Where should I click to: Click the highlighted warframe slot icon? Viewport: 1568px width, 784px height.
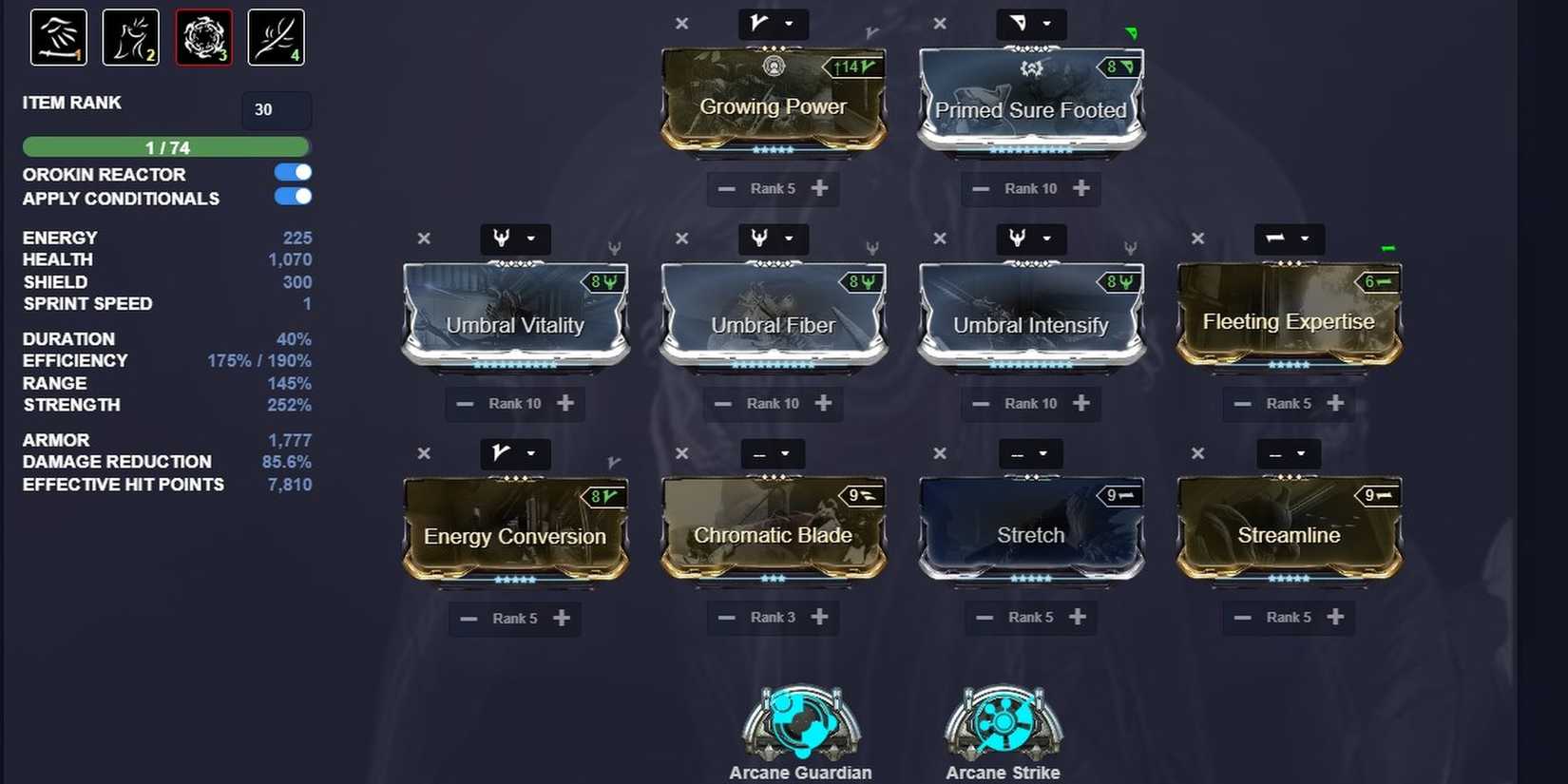[x=203, y=37]
